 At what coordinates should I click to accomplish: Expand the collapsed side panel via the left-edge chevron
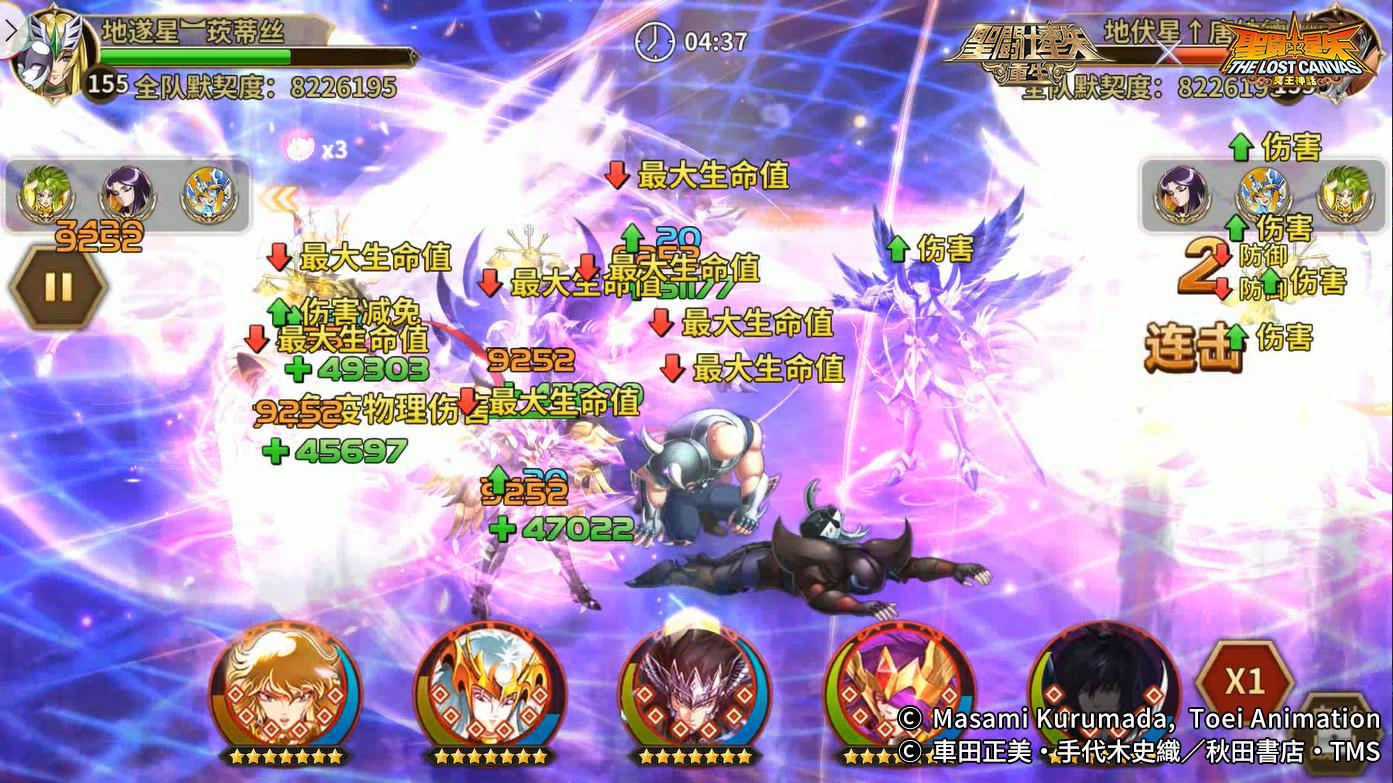coord(10,30)
